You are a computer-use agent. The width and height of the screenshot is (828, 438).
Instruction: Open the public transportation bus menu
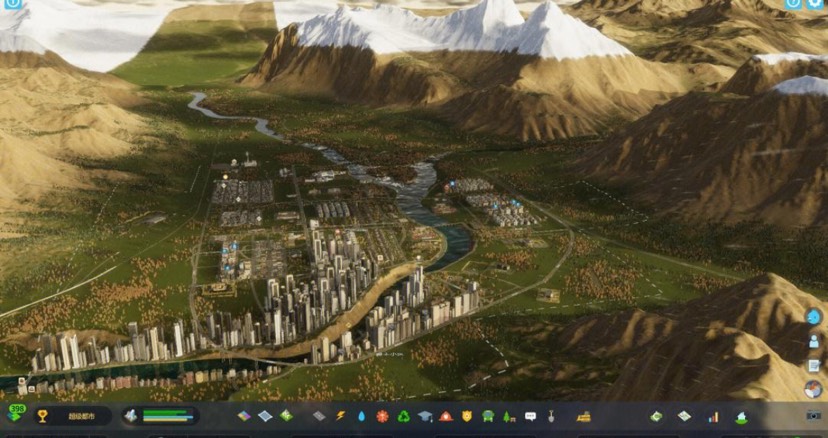tap(488, 416)
